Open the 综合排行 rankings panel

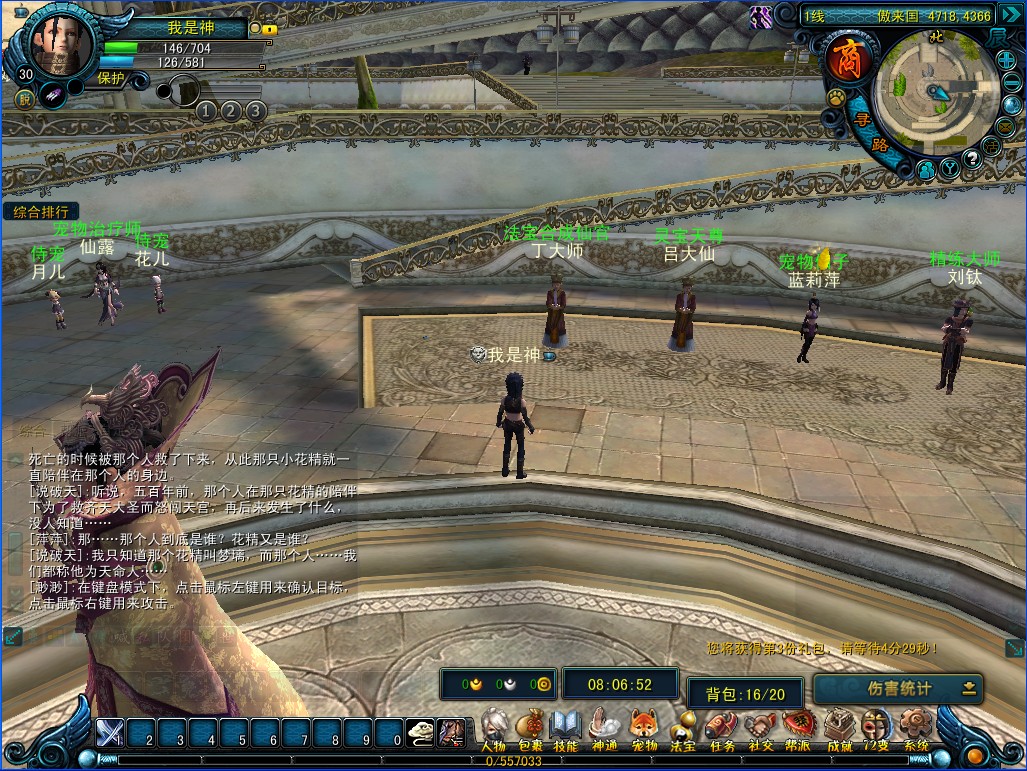click(41, 212)
